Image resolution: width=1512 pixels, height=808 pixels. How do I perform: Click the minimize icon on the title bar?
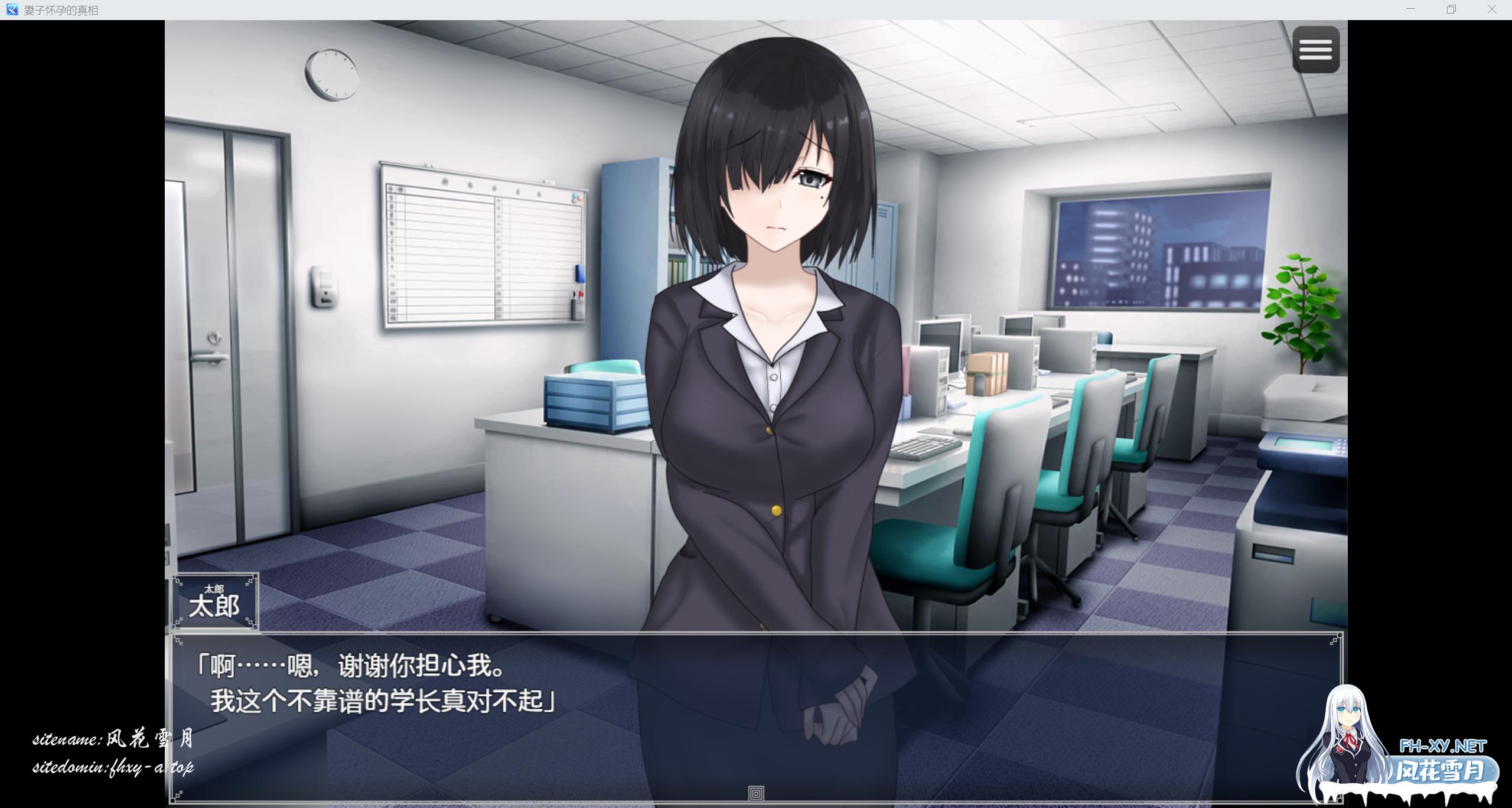point(1411,9)
